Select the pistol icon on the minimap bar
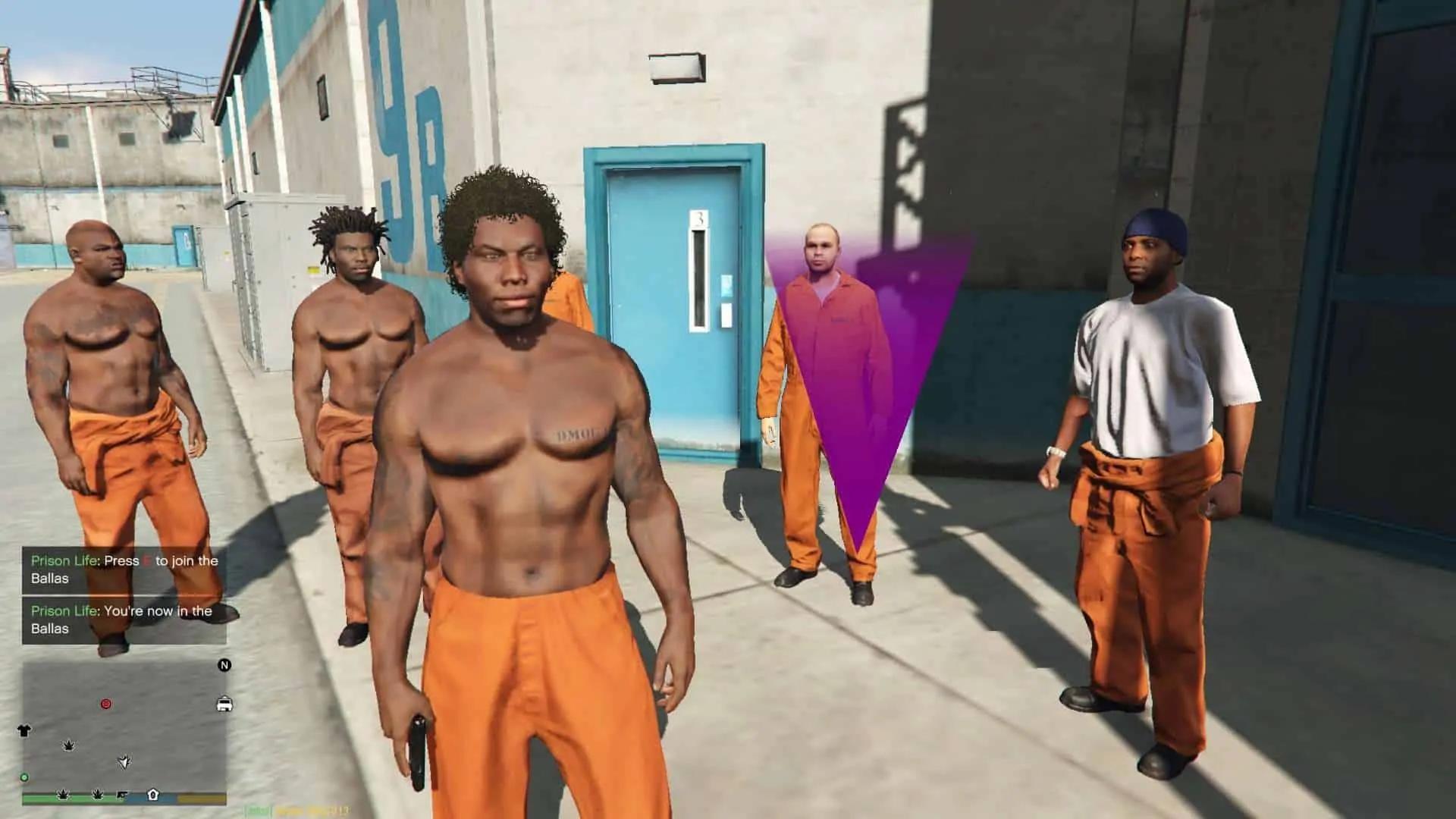The height and width of the screenshot is (819, 1456). 122,795
